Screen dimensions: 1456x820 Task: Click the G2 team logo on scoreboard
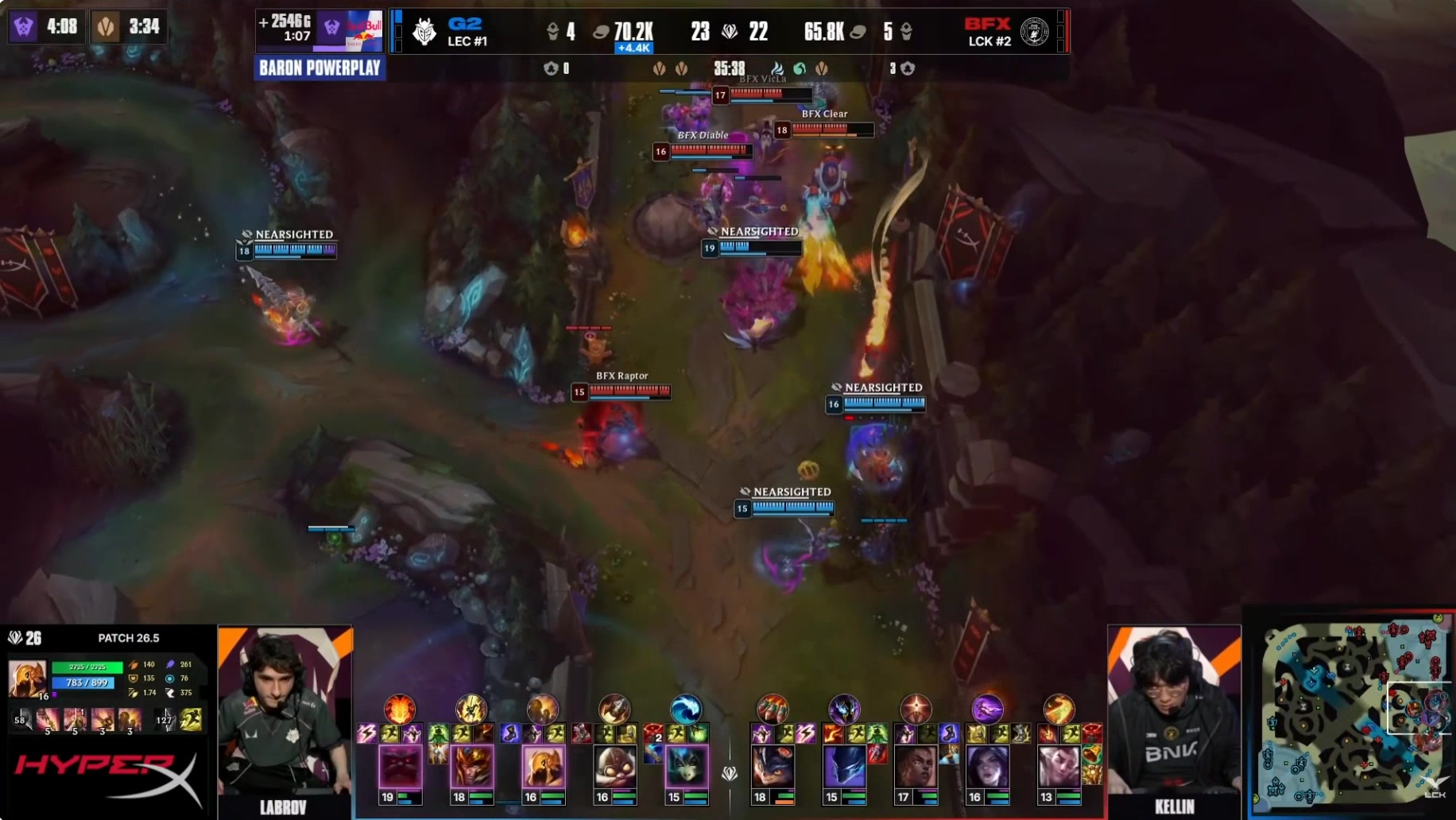point(424,32)
